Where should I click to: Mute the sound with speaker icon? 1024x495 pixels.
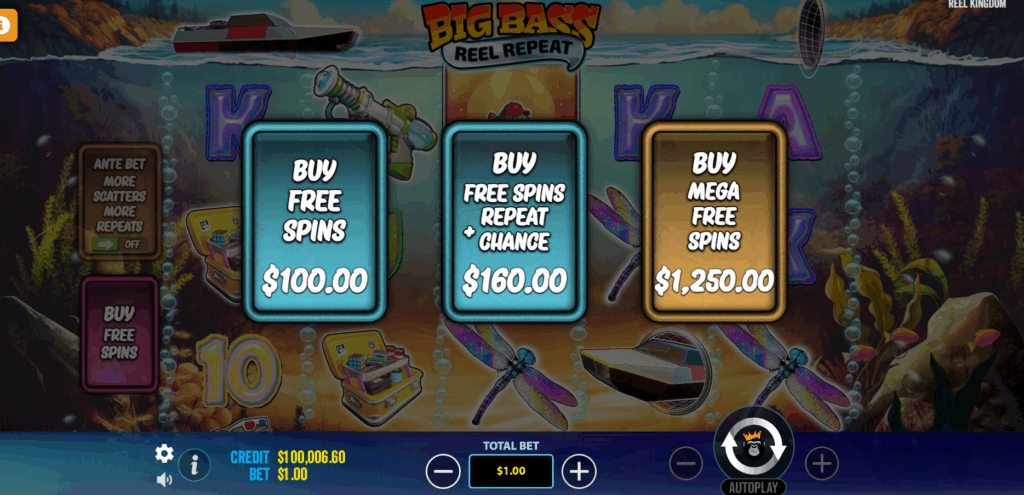pos(164,479)
